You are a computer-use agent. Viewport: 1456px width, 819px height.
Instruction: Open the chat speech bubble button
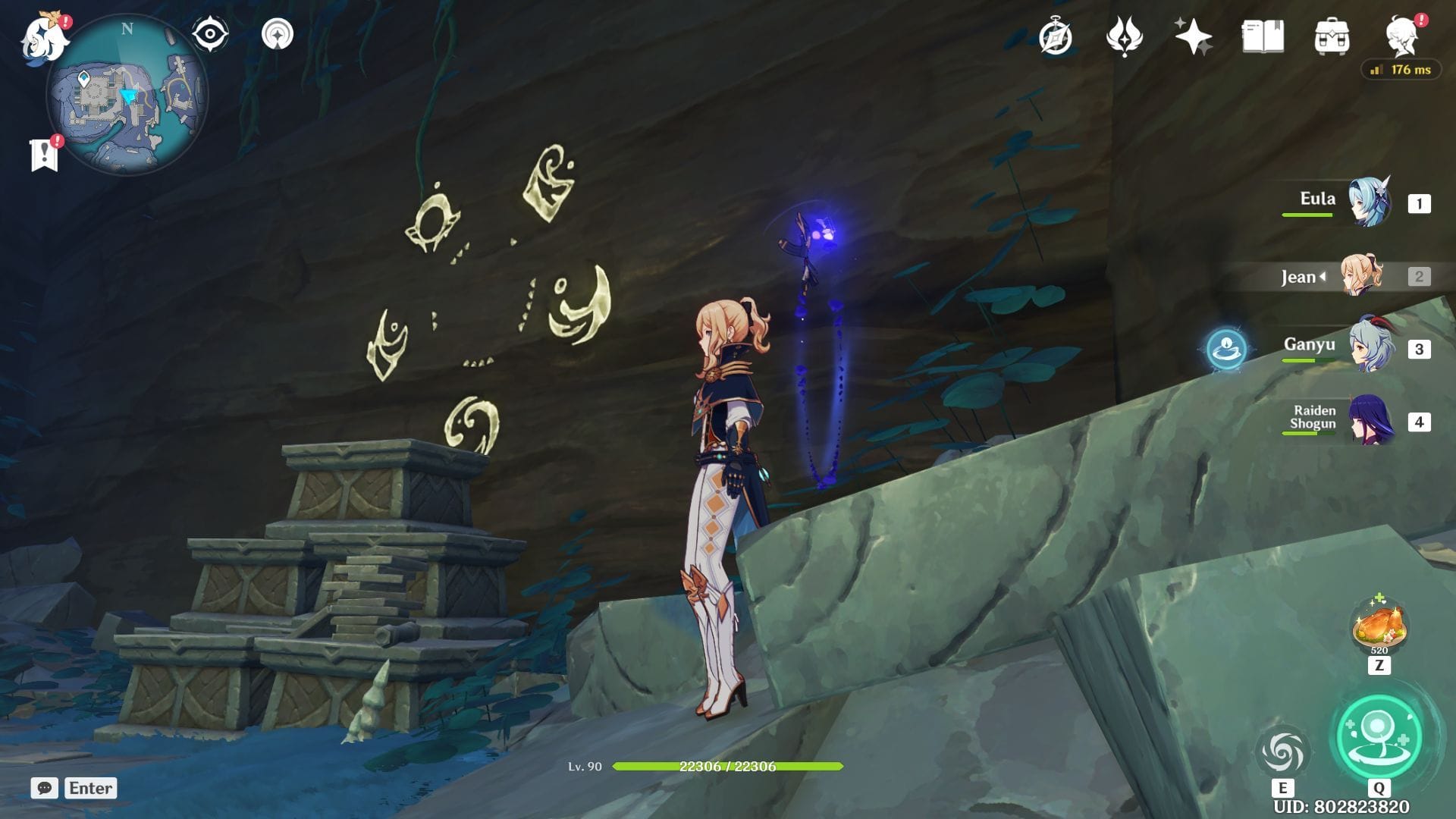pyautogui.click(x=45, y=788)
